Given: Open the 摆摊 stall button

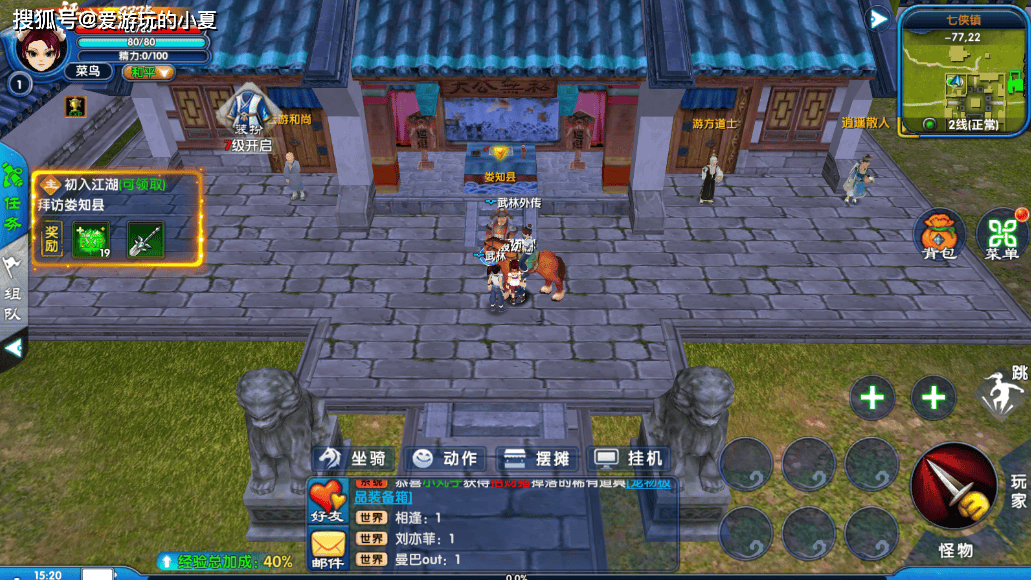Looking at the screenshot, I should point(537,458).
